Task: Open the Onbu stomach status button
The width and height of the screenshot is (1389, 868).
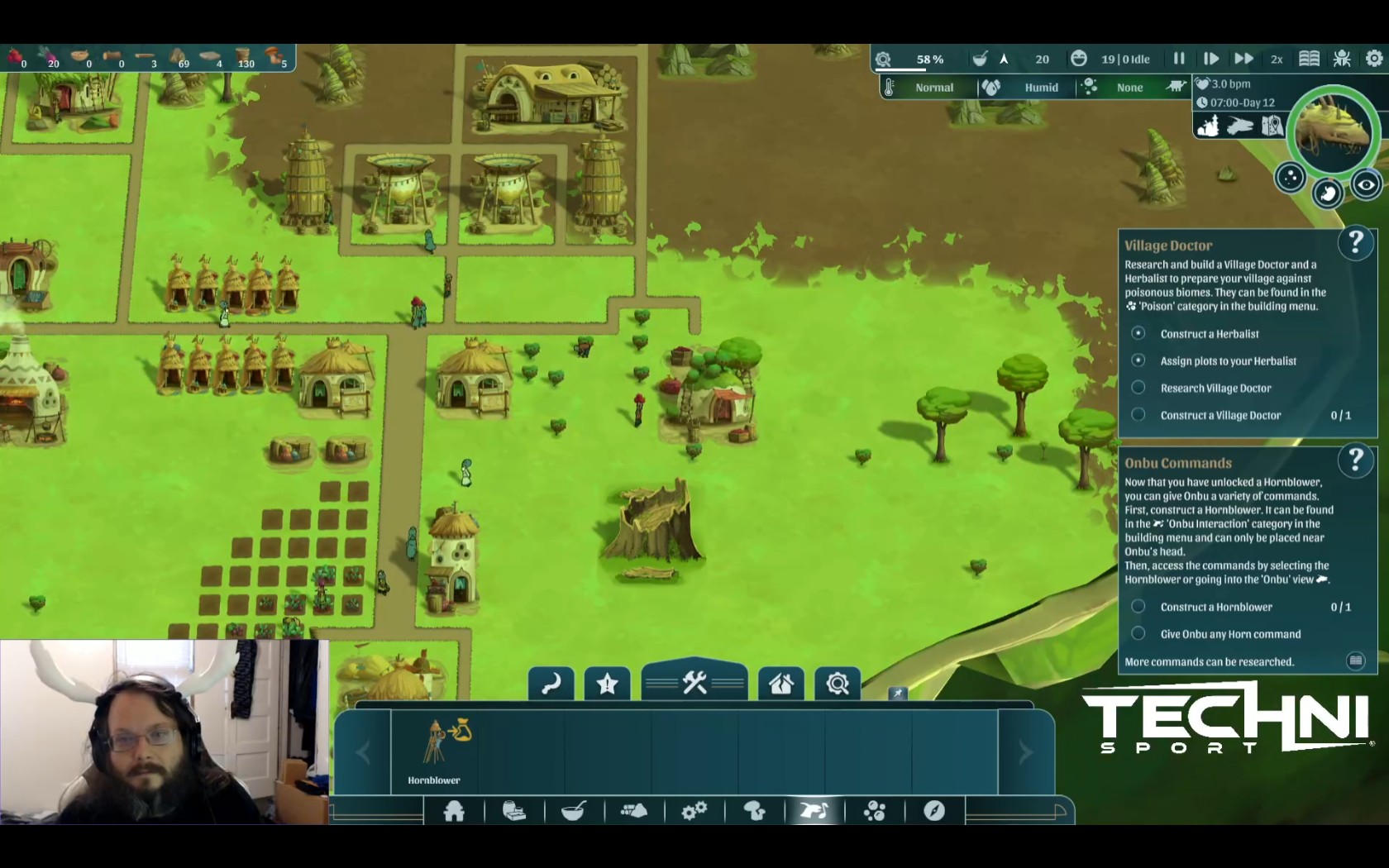Action: tap(1328, 193)
